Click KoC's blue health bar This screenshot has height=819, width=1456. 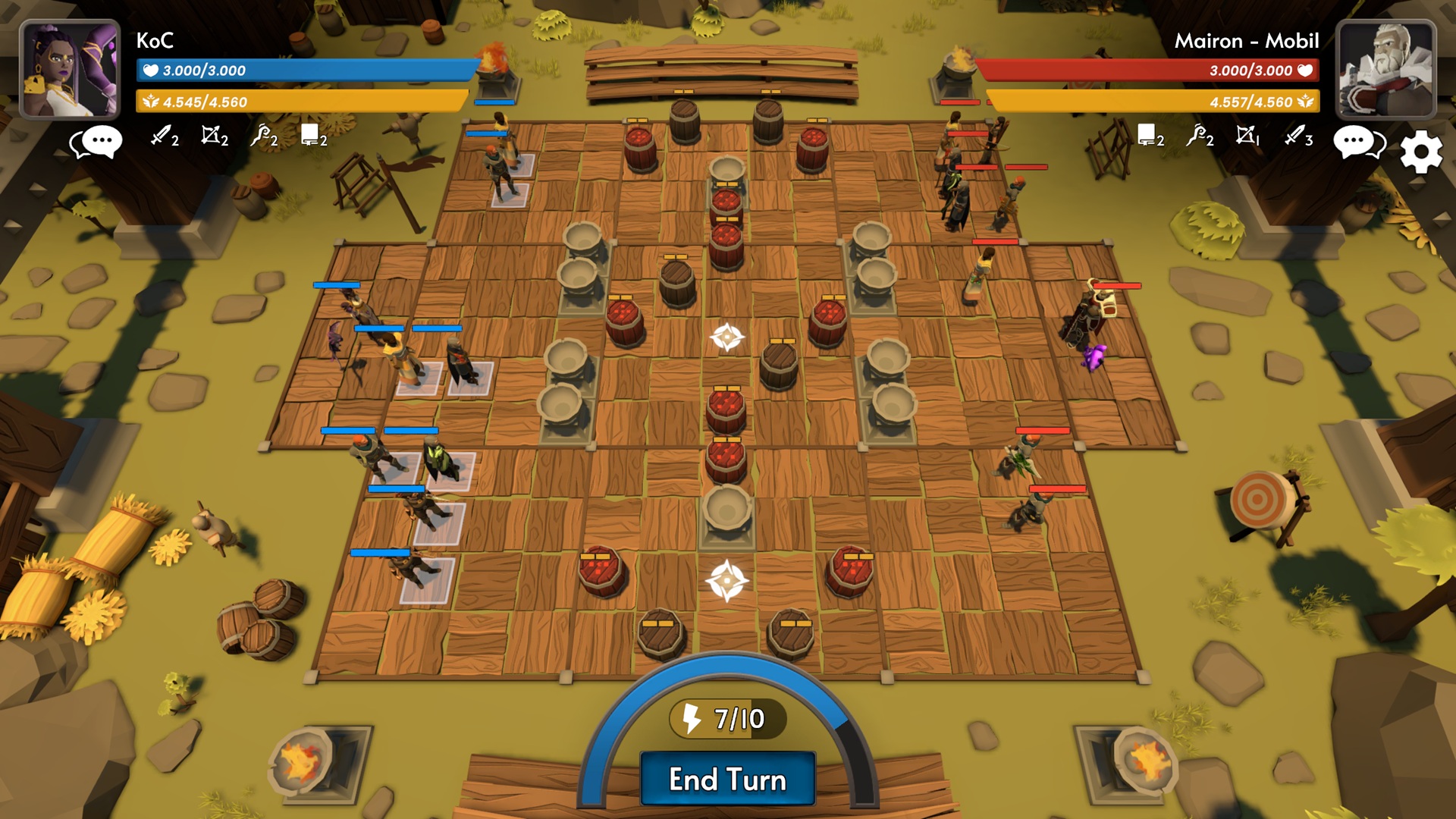tap(303, 70)
